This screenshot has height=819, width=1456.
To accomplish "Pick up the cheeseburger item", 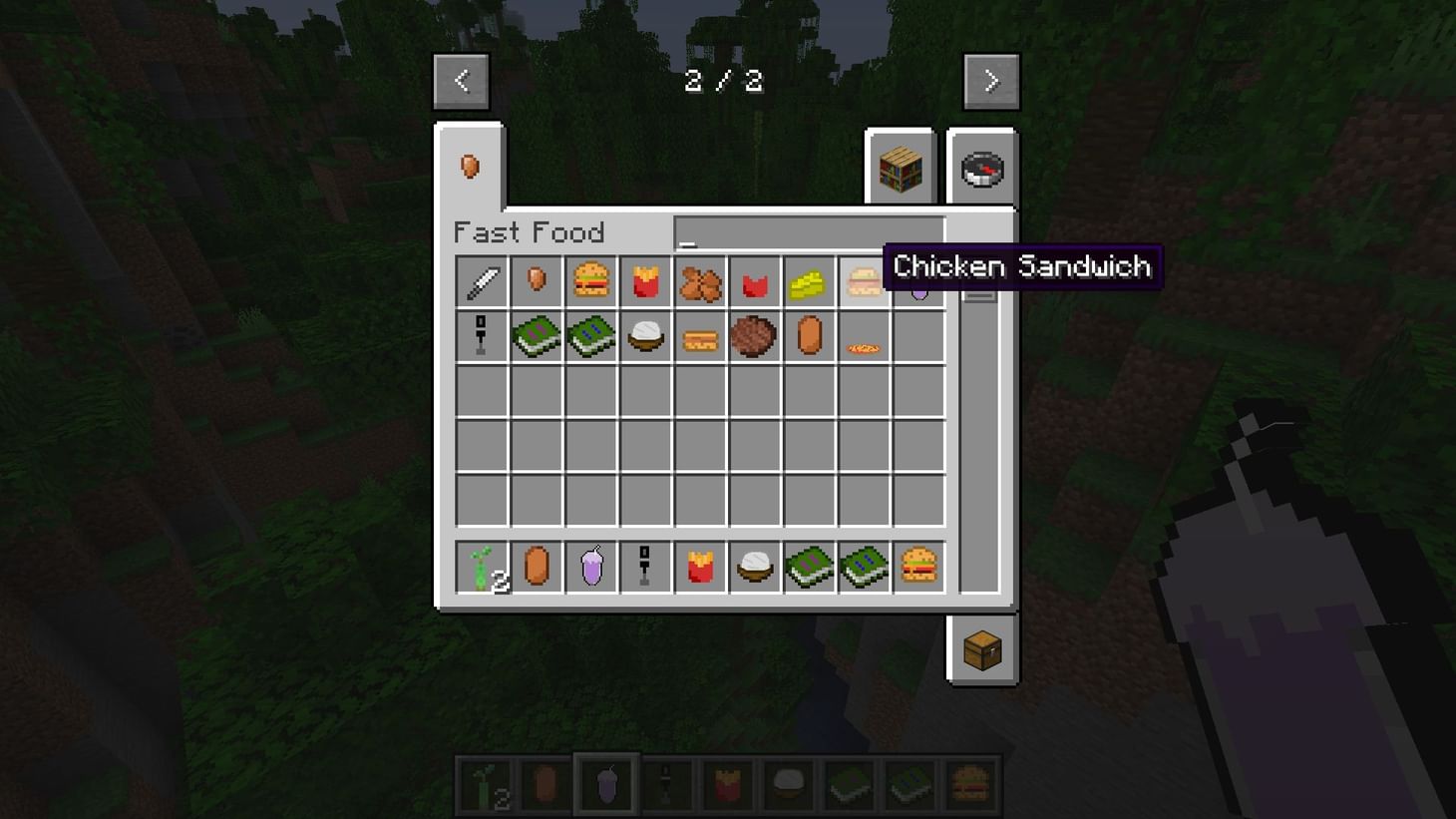I will [591, 282].
